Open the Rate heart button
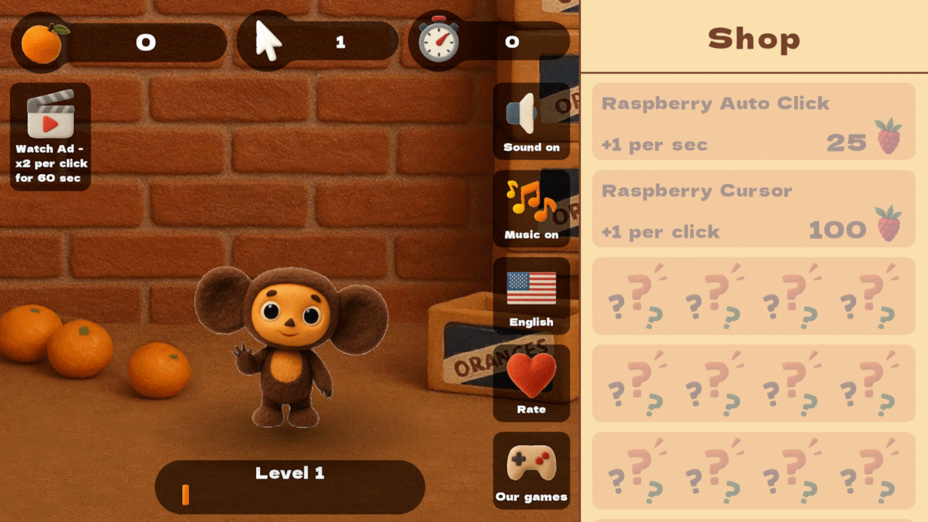 [531, 382]
